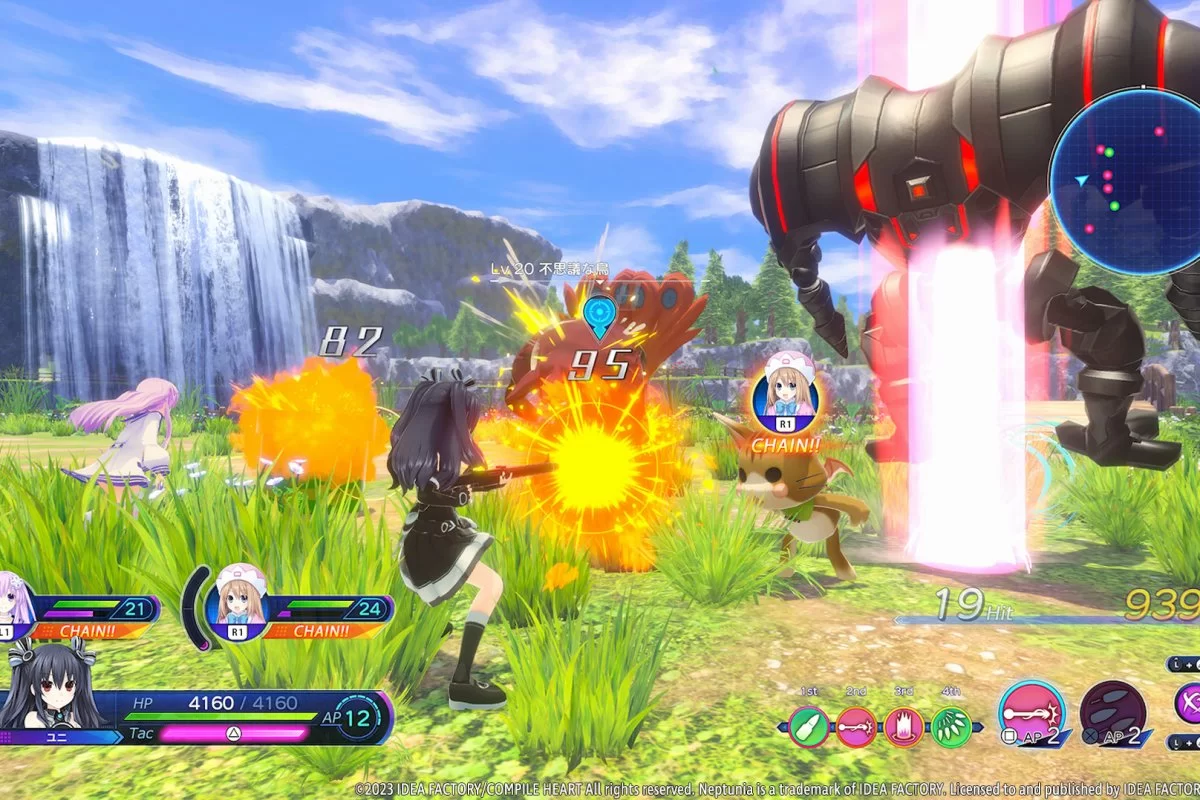Select the 4th combo green leaves icon
The height and width of the screenshot is (800, 1200).
click(952, 727)
